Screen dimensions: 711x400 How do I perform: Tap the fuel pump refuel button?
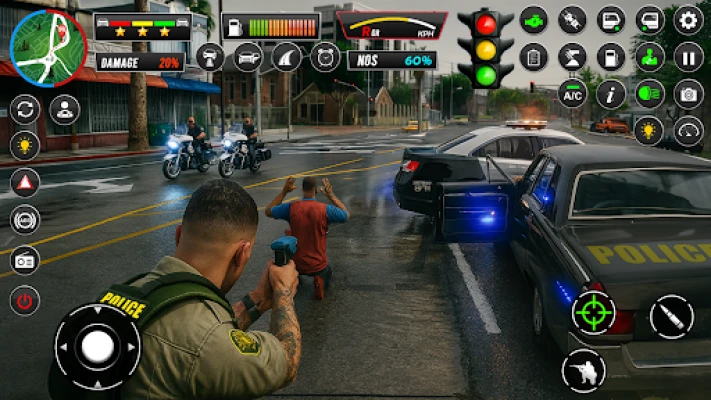point(611,57)
